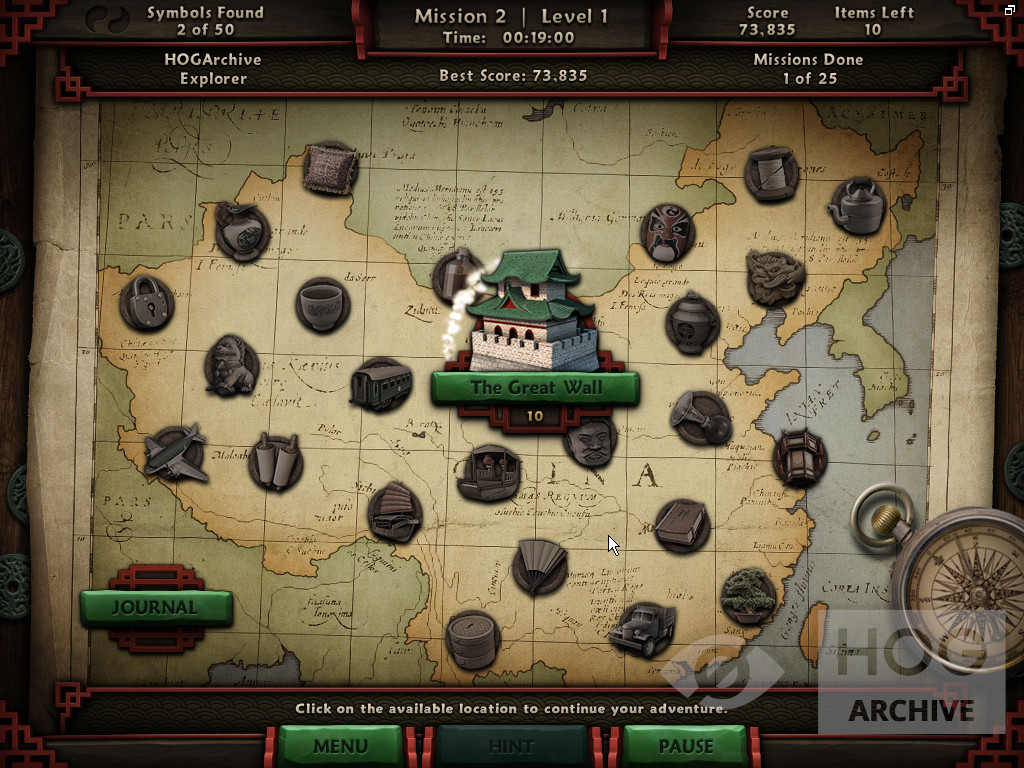This screenshot has width=1024, height=768.
Task: Open the Journal
Action: (x=155, y=607)
